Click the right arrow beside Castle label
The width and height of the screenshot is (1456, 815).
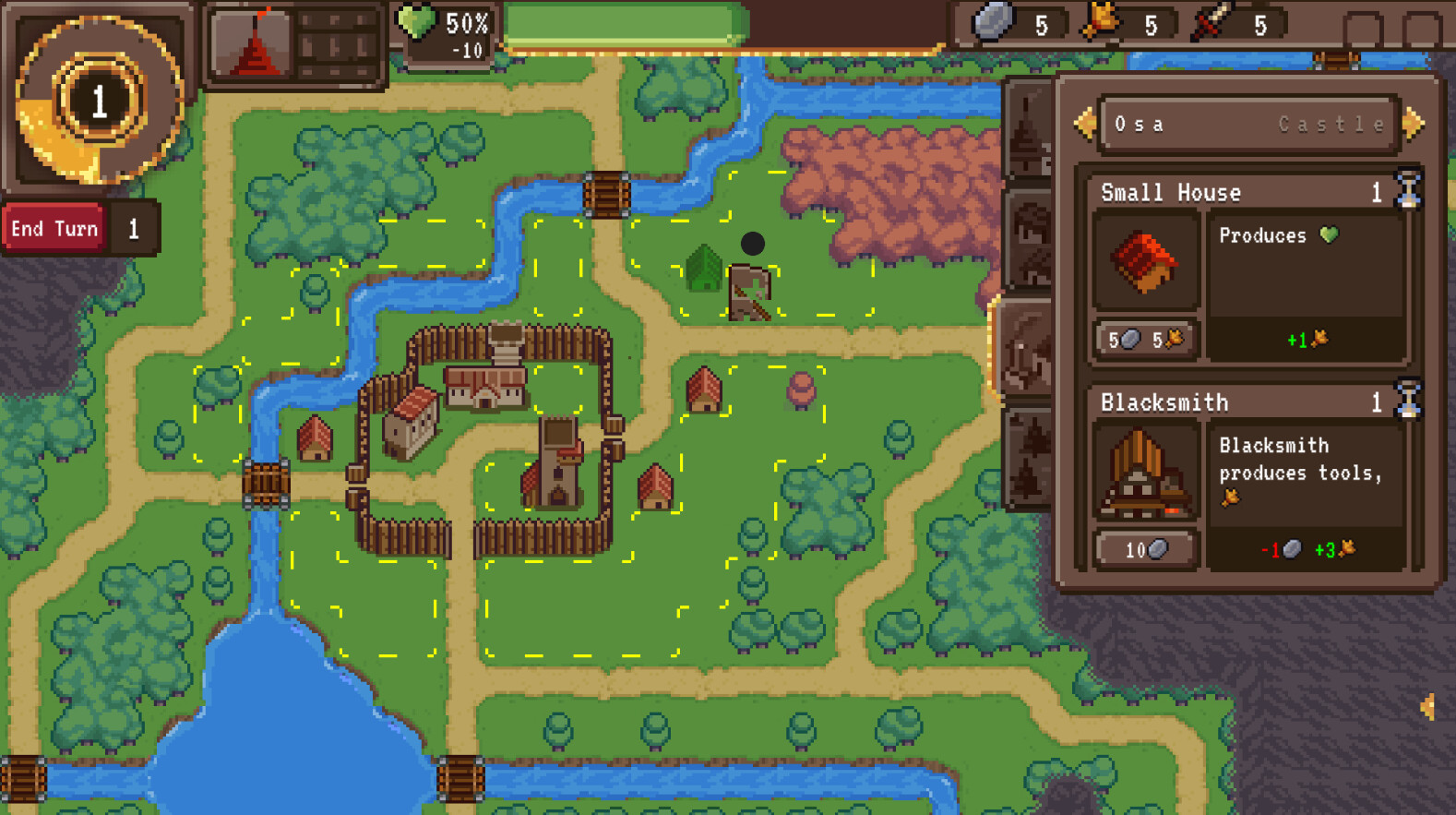coord(1413,124)
